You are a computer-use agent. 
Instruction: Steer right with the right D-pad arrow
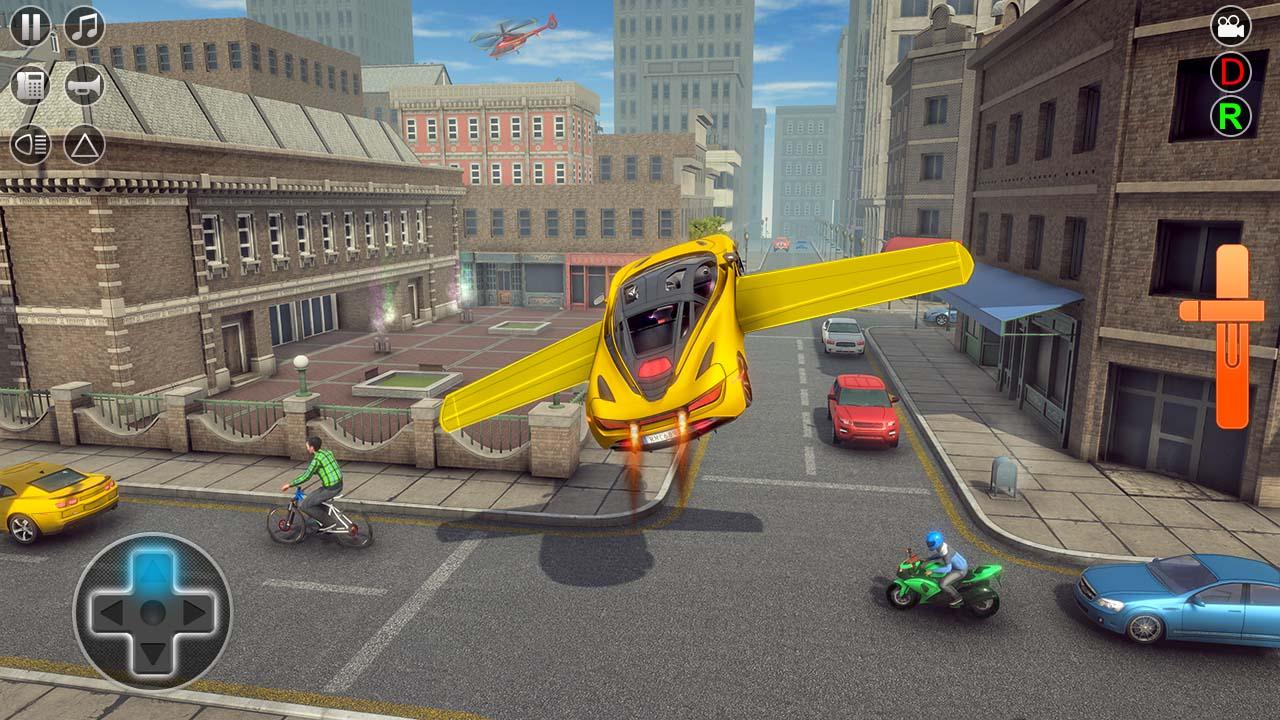tap(196, 611)
